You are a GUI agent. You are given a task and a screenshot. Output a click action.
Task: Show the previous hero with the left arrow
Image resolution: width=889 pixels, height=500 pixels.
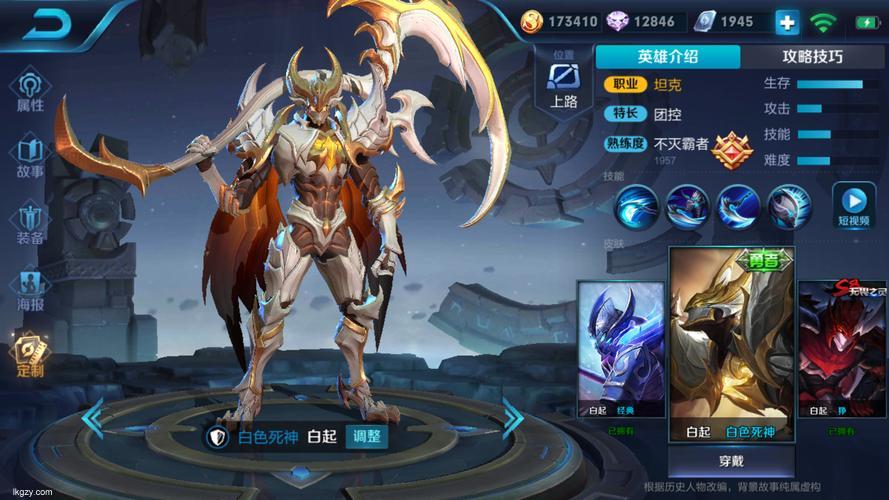tap(92, 417)
